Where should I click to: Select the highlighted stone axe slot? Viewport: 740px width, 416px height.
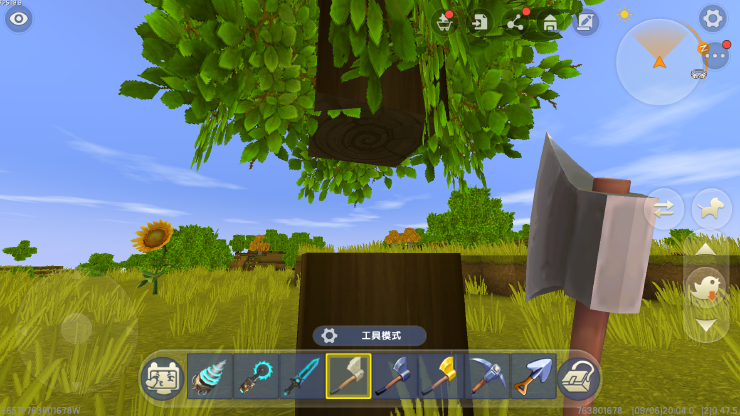(348, 377)
